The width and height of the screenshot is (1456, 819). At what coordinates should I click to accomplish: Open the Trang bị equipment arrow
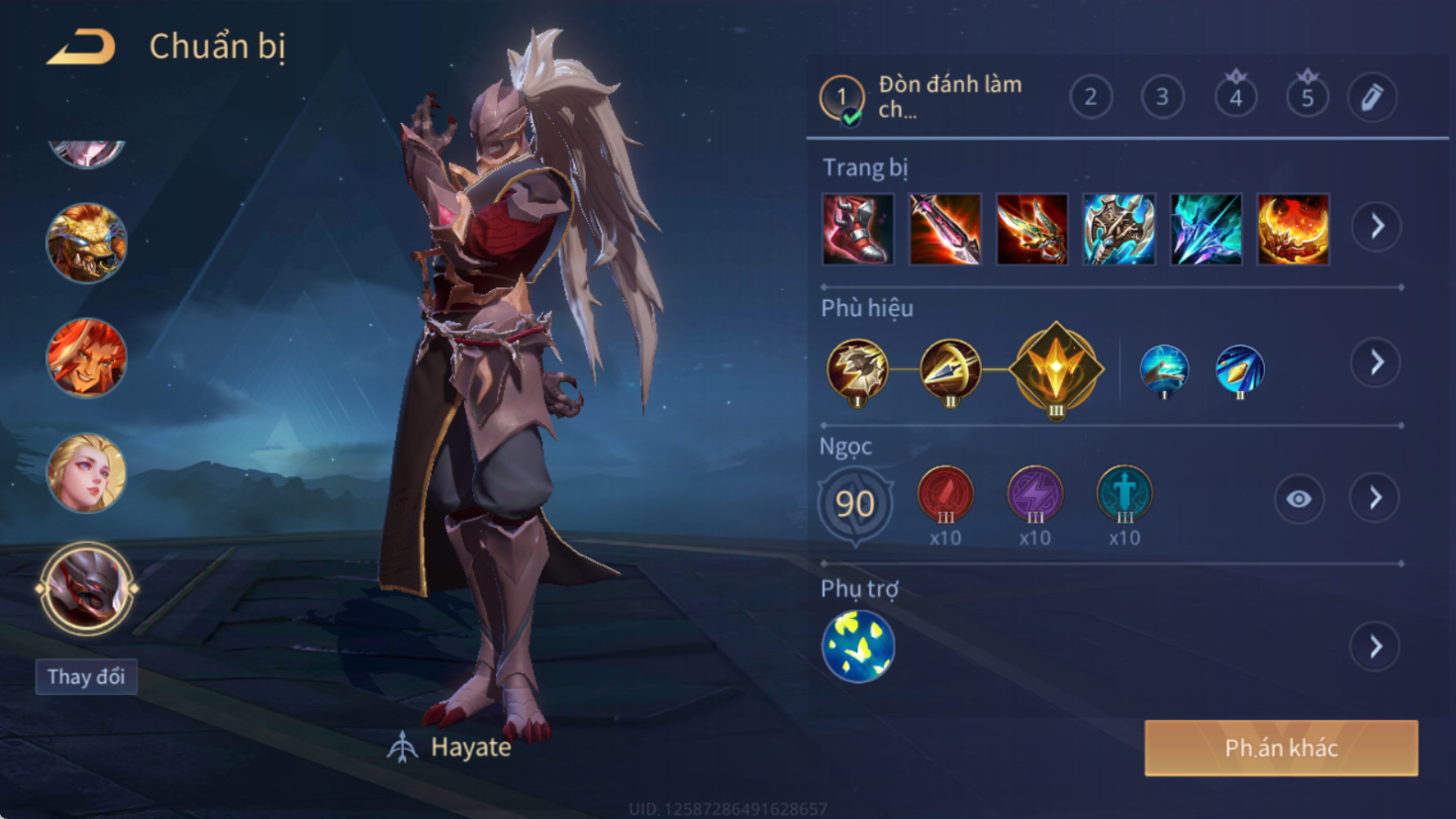pyautogui.click(x=1377, y=227)
